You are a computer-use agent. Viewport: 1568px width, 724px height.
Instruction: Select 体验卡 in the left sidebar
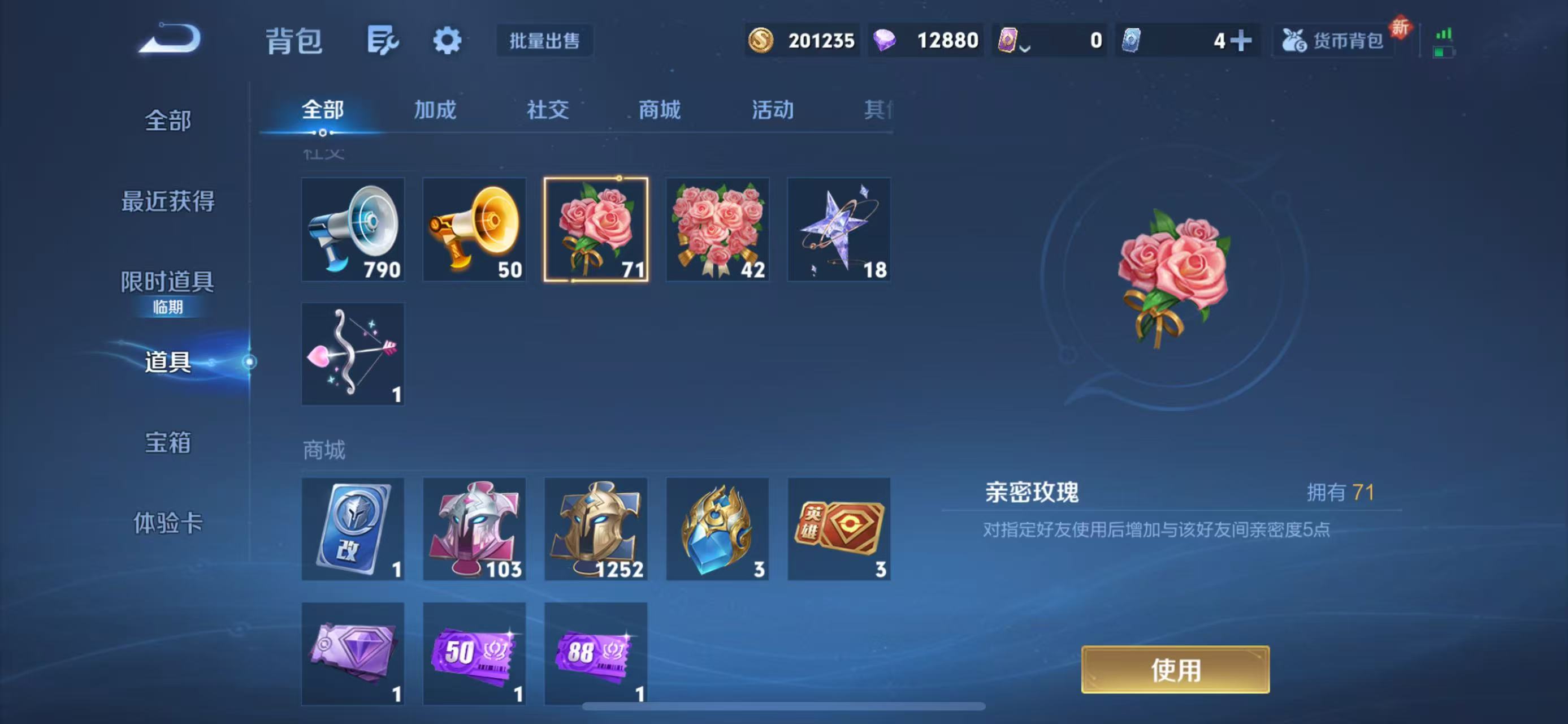coord(168,522)
